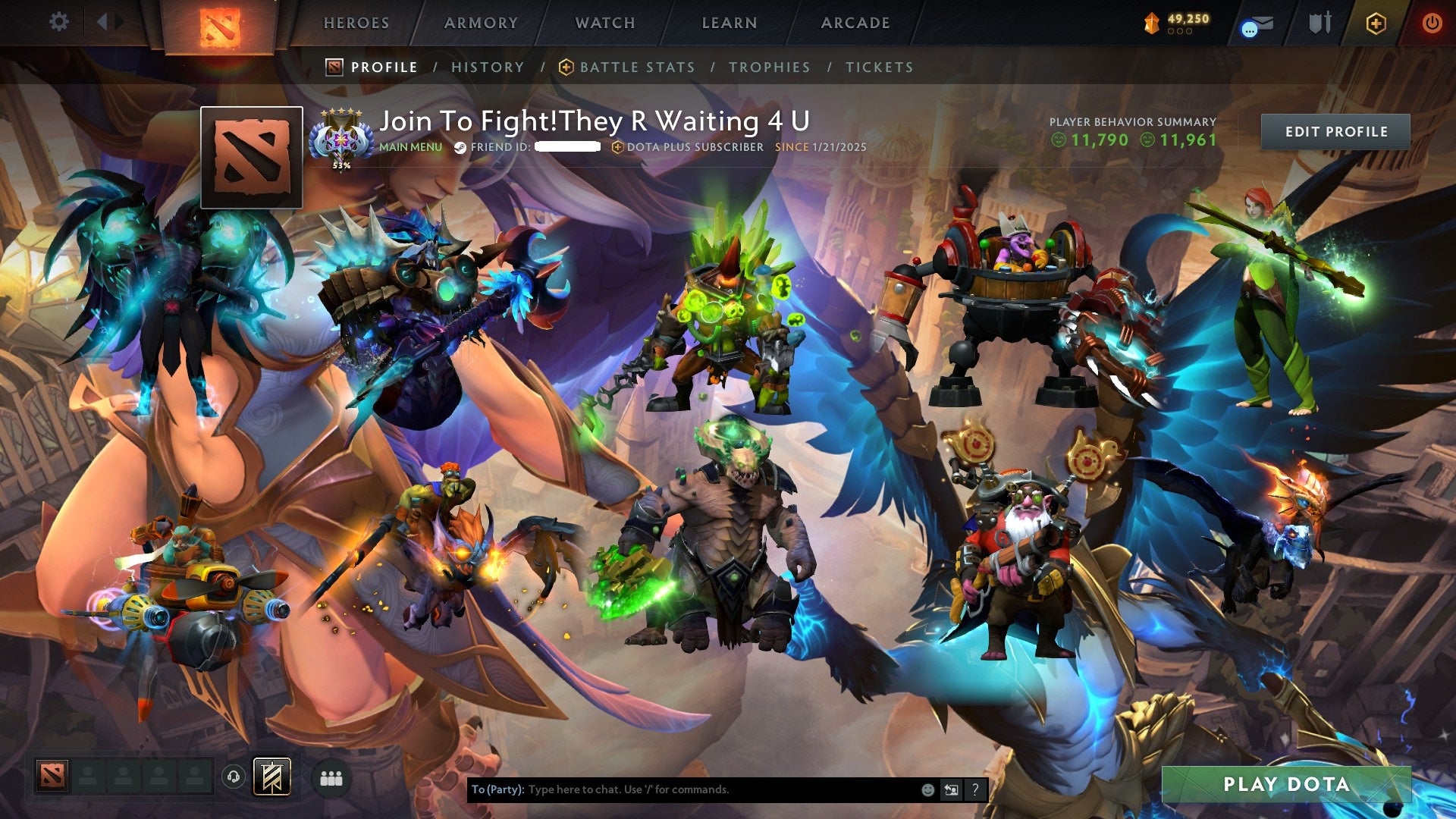This screenshot has width=1456, height=819.
Task: Click the back arrow beside the settings gear
Action: coord(103,21)
